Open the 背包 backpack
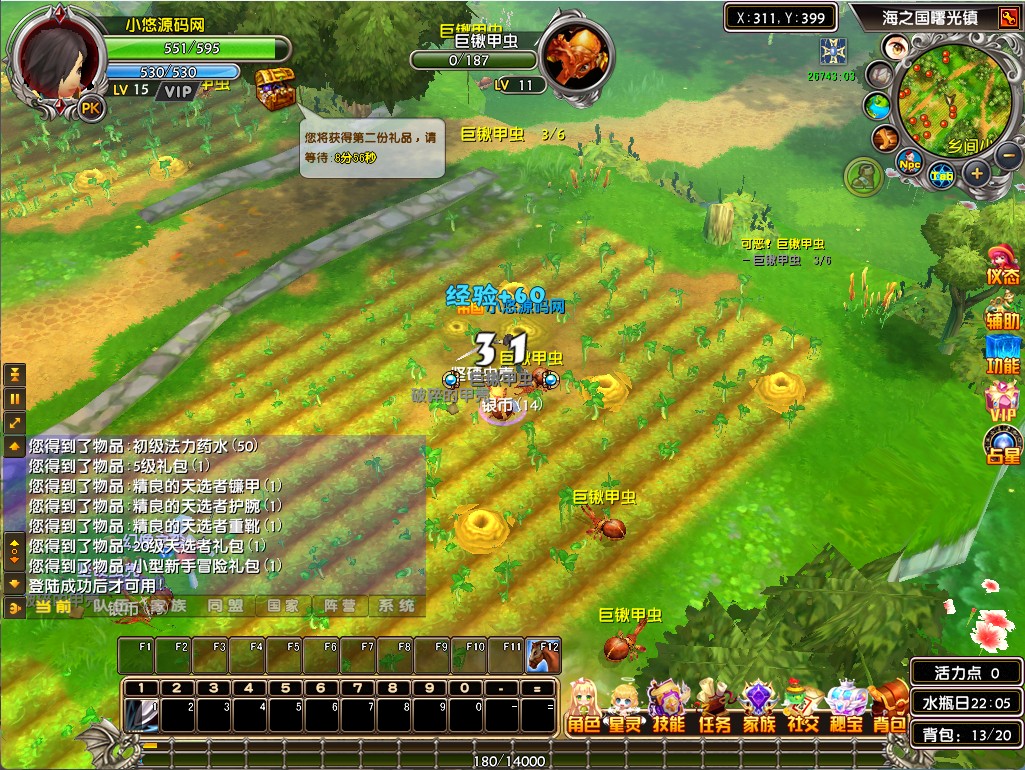This screenshot has width=1025, height=770. 889,710
